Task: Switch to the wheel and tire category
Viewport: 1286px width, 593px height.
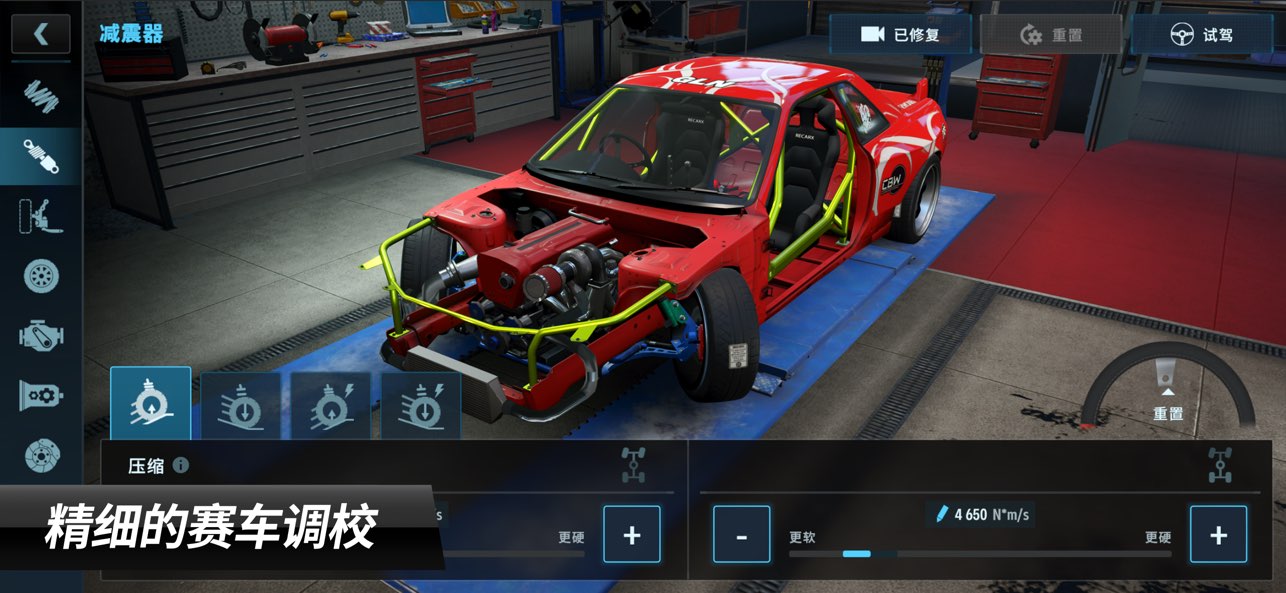Action: pyautogui.click(x=41, y=276)
